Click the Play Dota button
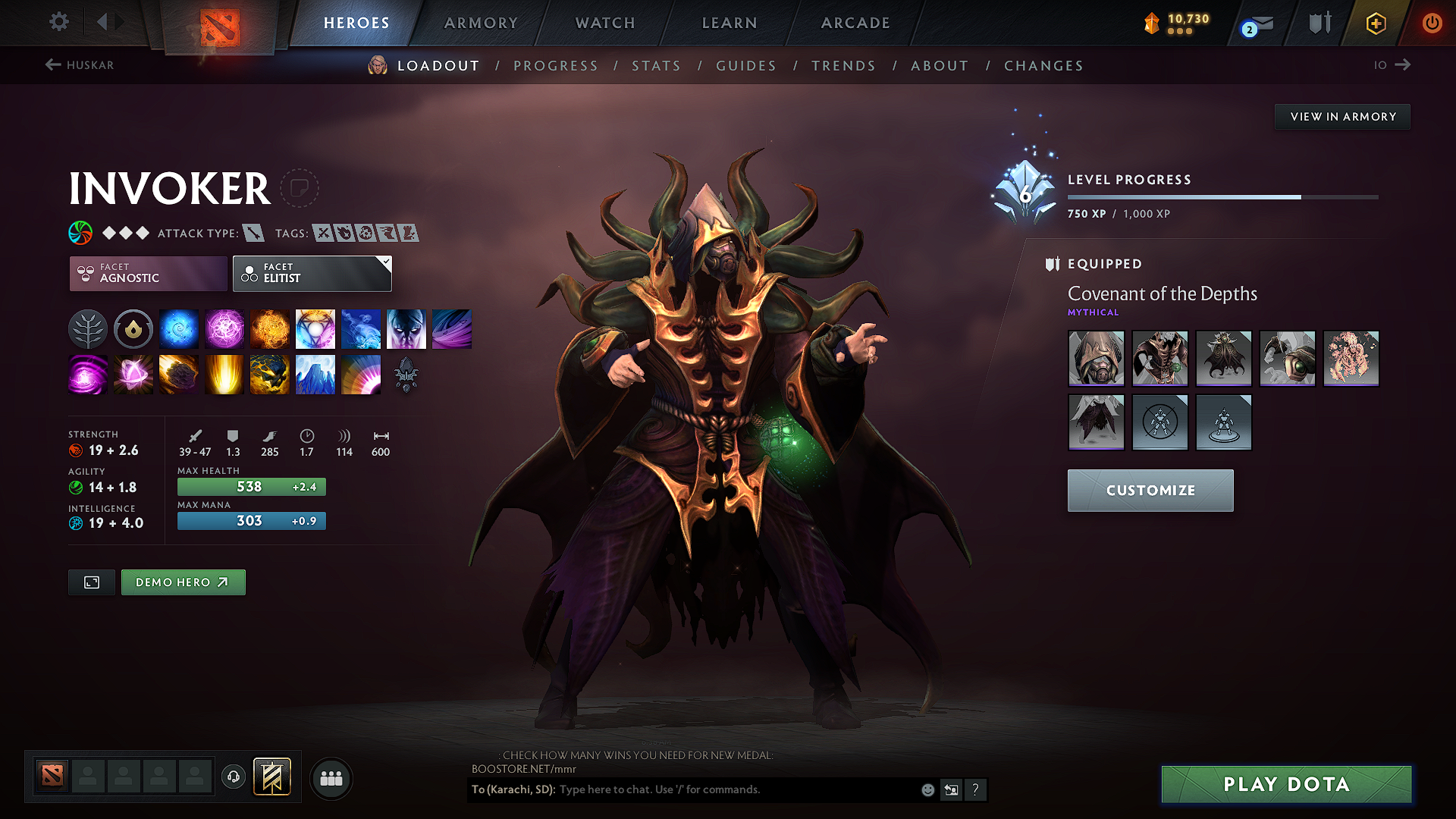 pos(1286,784)
